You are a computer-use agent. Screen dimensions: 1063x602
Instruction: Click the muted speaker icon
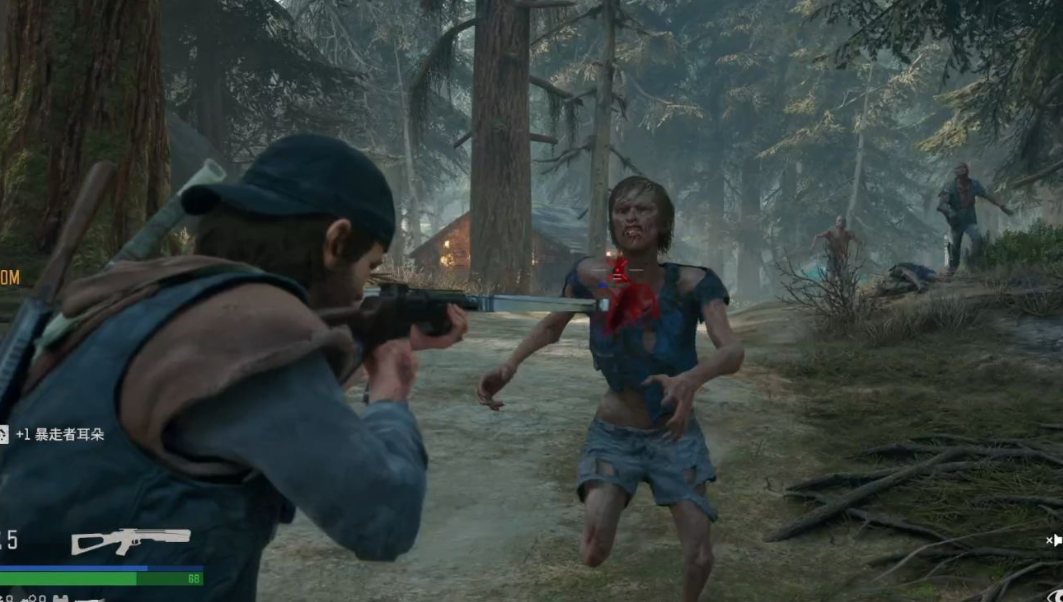pos(1054,541)
